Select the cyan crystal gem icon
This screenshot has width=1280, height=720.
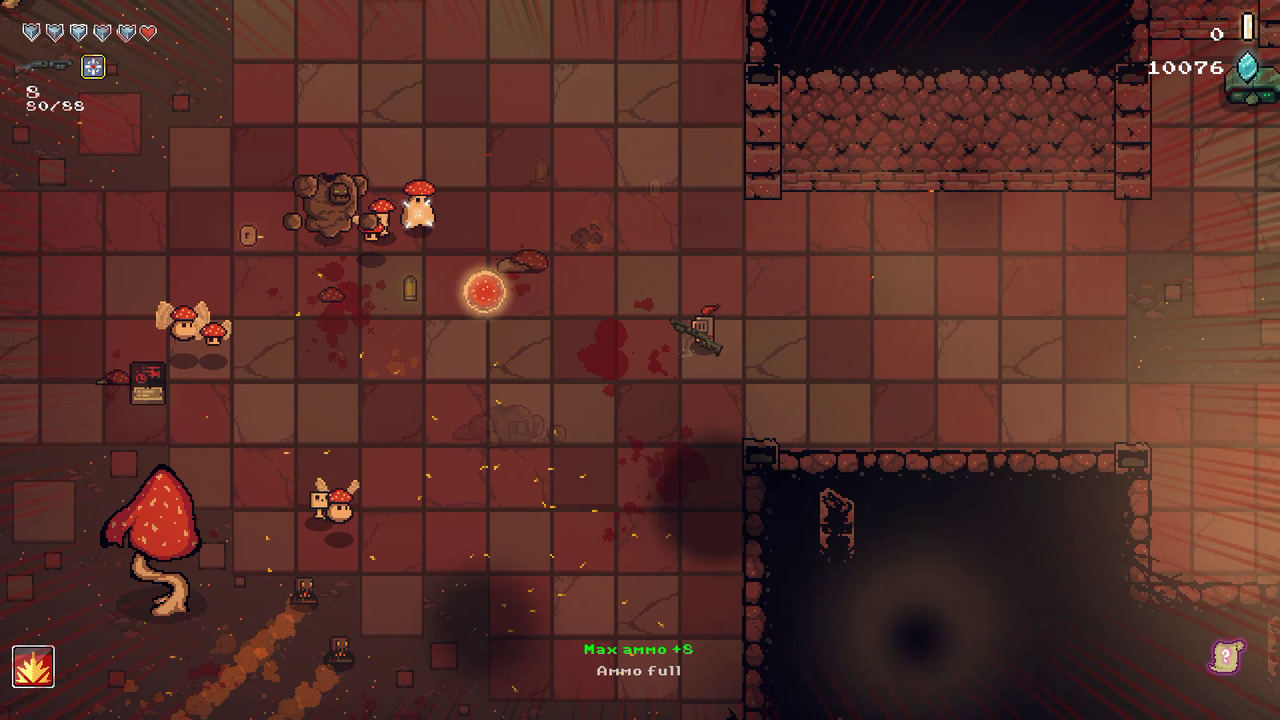coord(1247,66)
